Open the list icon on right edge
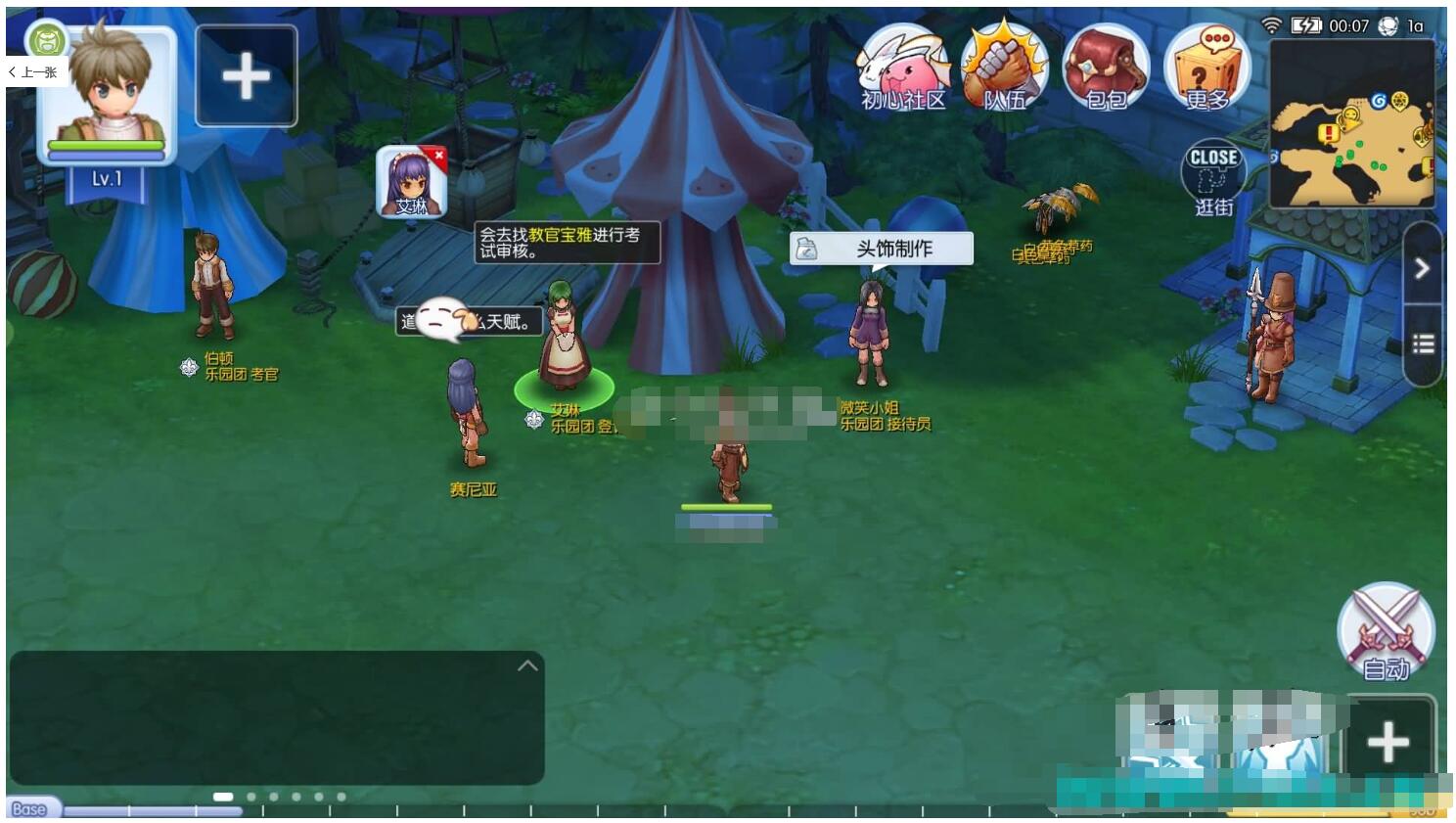 pyautogui.click(x=1423, y=343)
